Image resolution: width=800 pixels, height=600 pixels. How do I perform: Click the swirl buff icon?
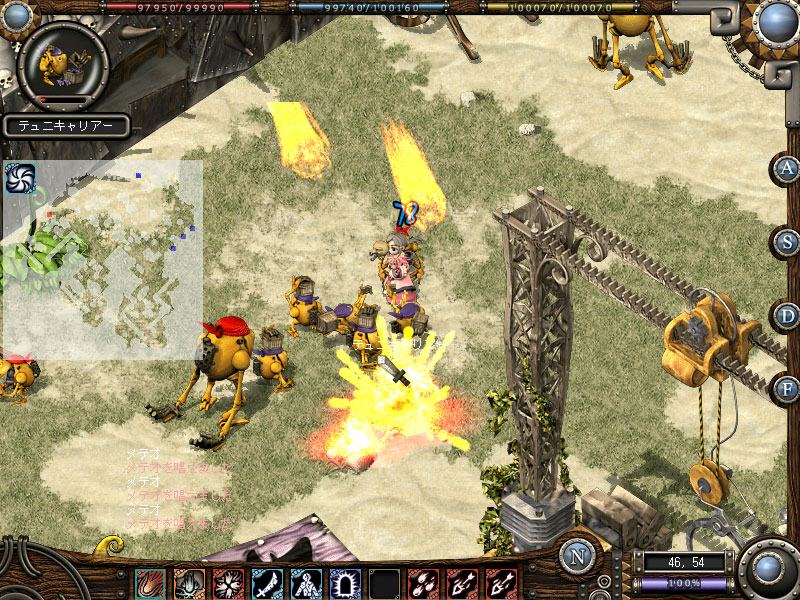click(20, 178)
